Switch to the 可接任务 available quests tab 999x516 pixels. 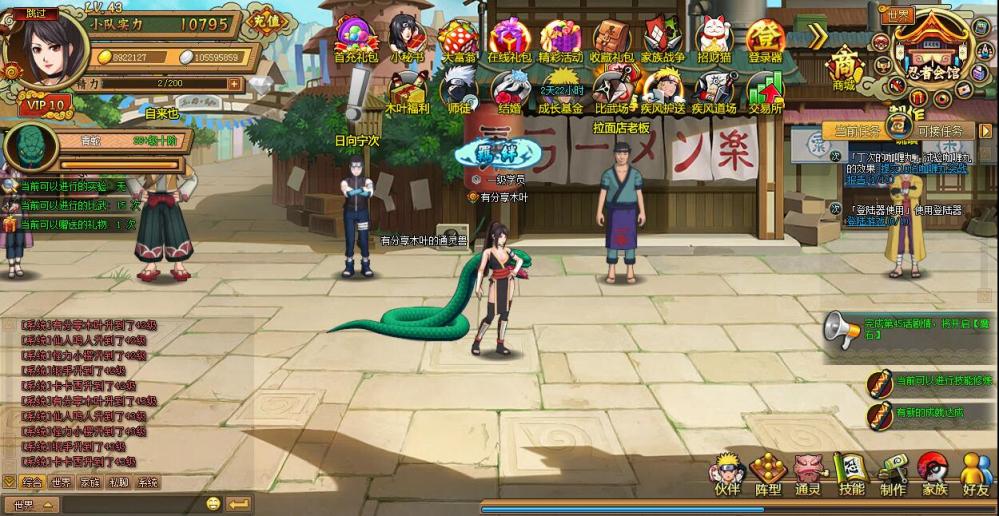(x=939, y=131)
